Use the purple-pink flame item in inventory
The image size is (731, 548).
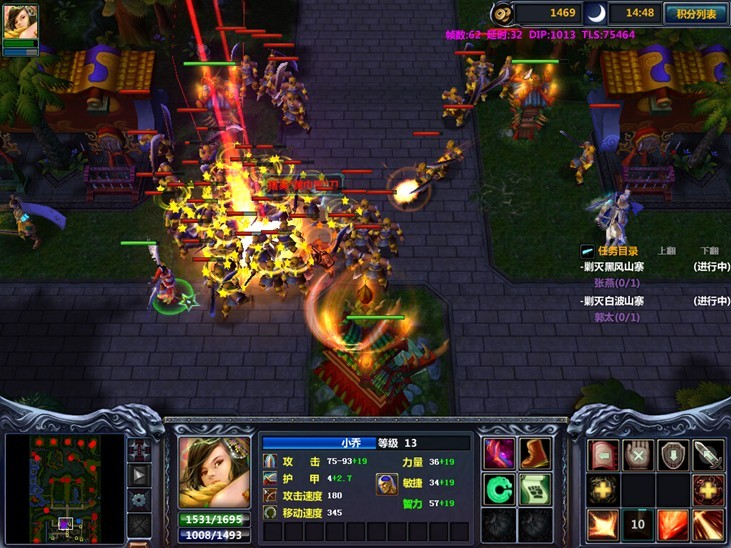tap(499, 453)
